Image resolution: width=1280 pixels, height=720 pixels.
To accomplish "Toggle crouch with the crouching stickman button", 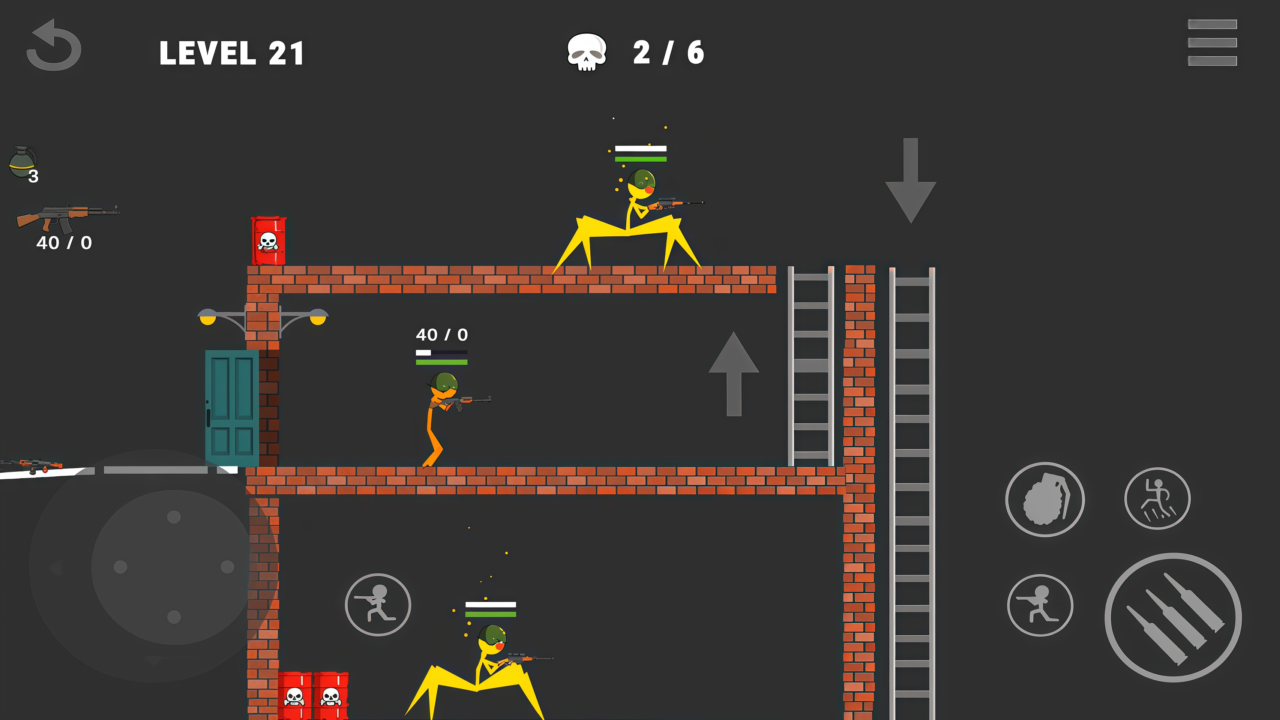I will point(1040,605).
